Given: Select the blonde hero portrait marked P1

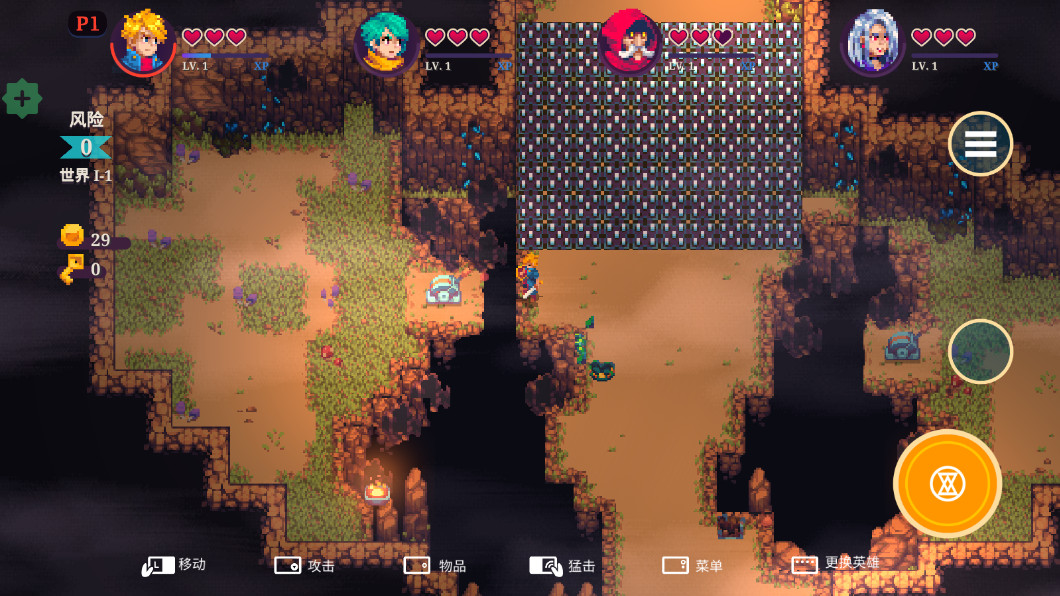Looking at the screenshot, I should tap(144, 42).
